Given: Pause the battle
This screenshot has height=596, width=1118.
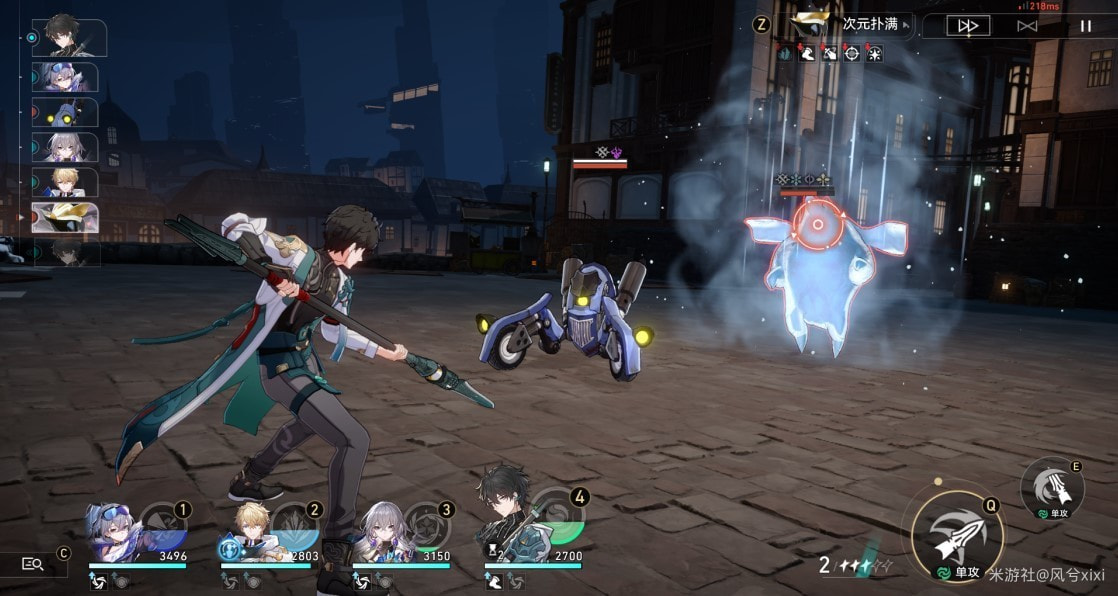Looking at the screenshot, I should point(1086,26).
